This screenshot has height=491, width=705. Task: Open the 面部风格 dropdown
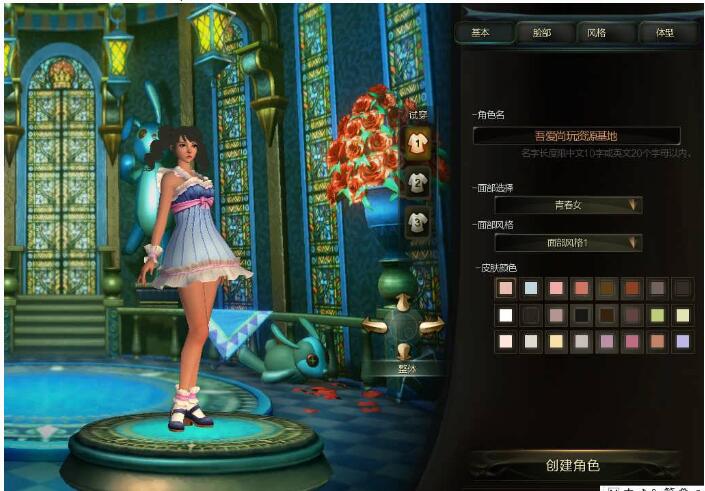(568, 242)
